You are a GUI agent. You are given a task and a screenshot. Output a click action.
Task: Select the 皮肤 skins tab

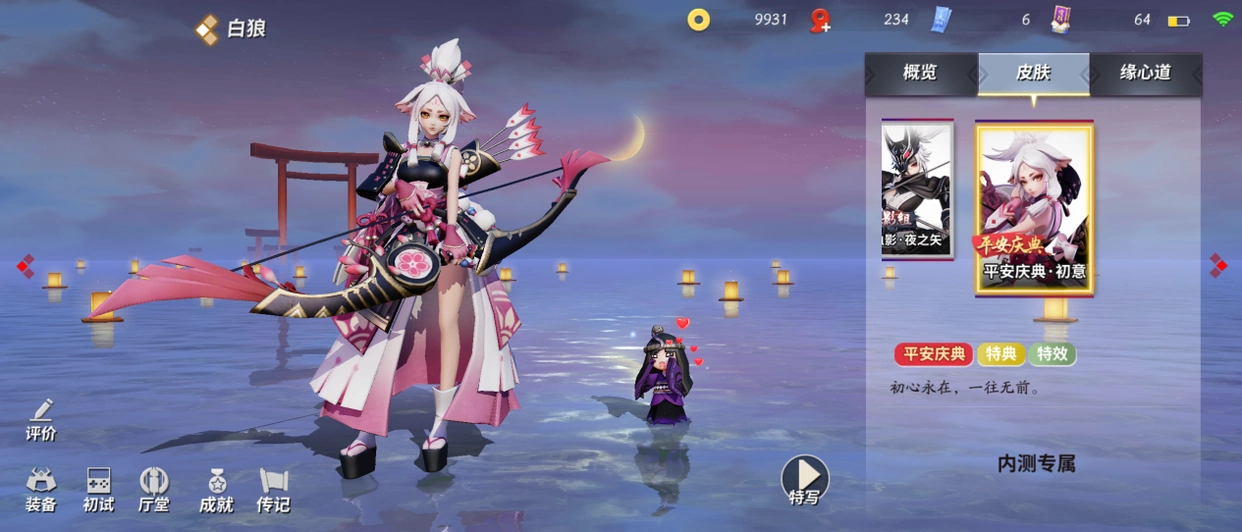click(x=1033, y=73)
